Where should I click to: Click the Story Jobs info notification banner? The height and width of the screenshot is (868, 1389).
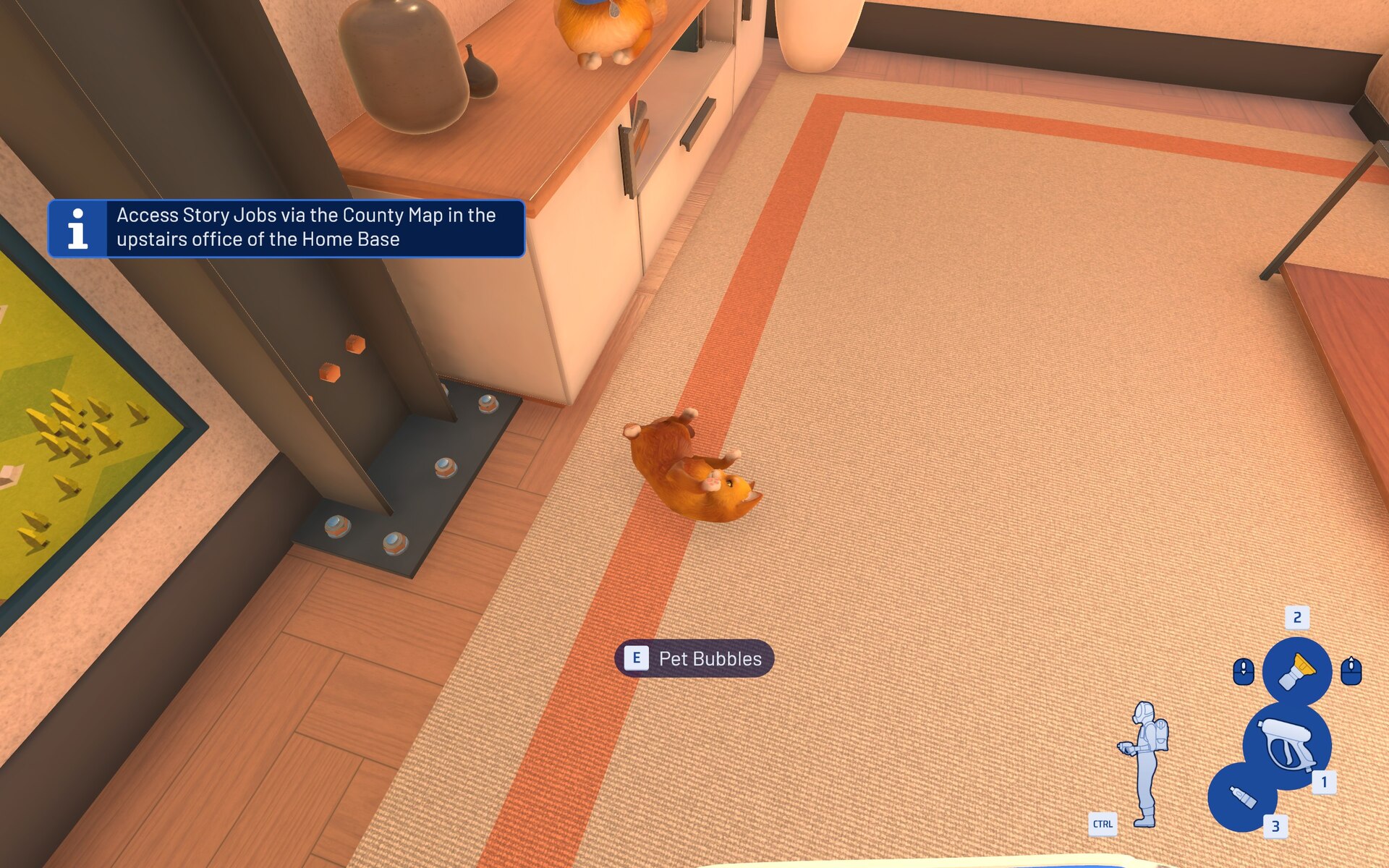286,228
